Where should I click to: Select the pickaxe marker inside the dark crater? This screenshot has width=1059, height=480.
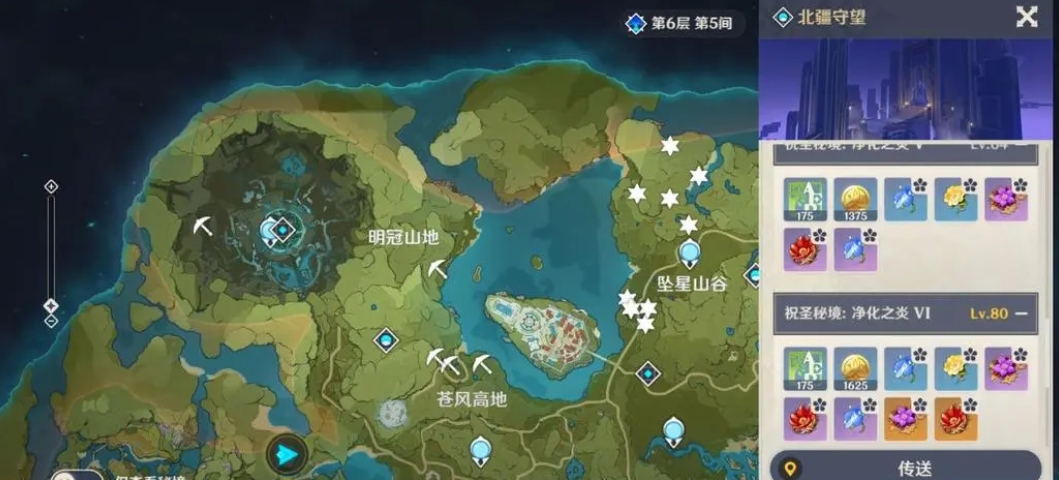(x=203, y=226)
